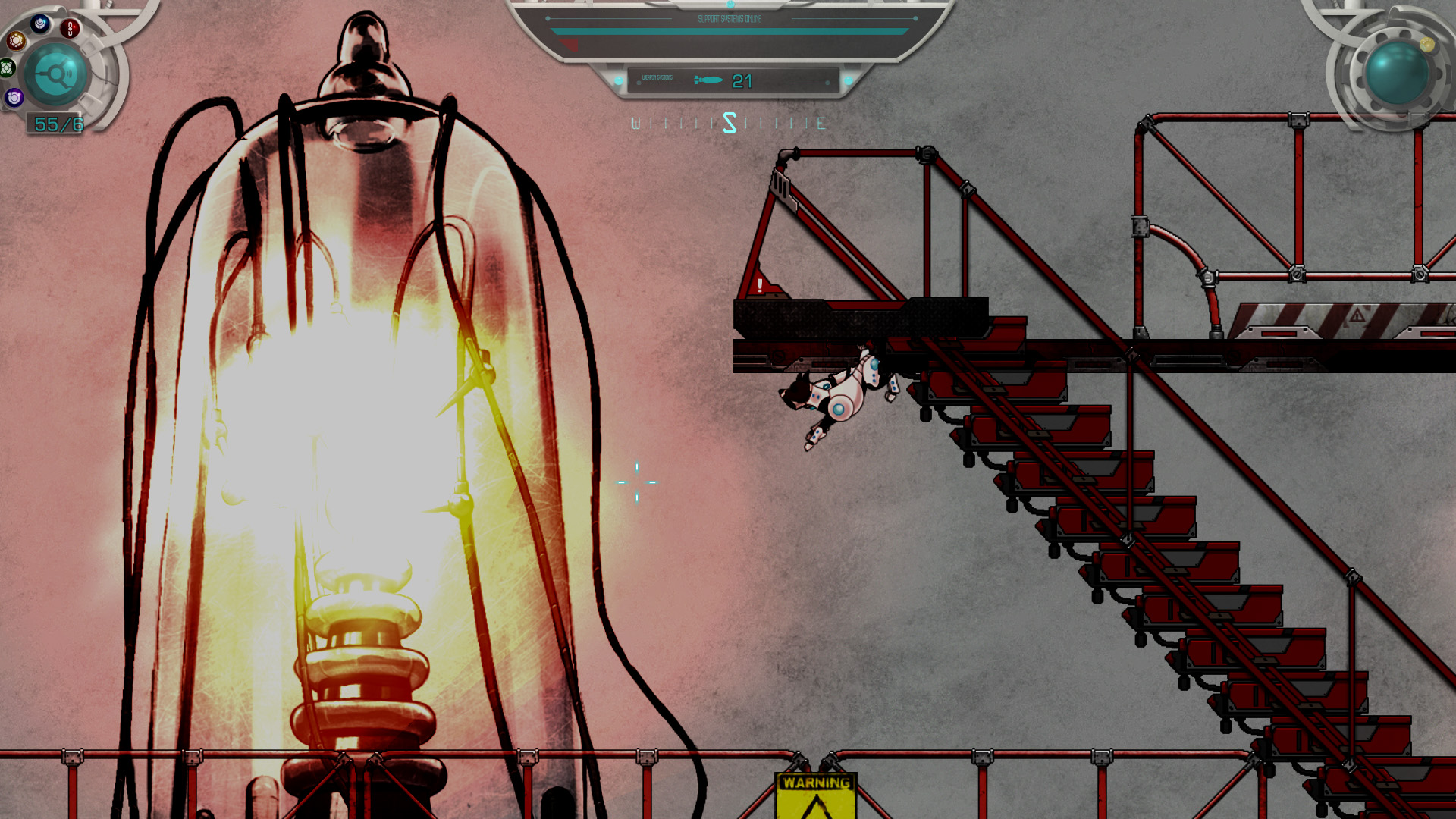The image size is (1456, 819).
Task: Select the gold ability orb icon
Action: [16, 42]
